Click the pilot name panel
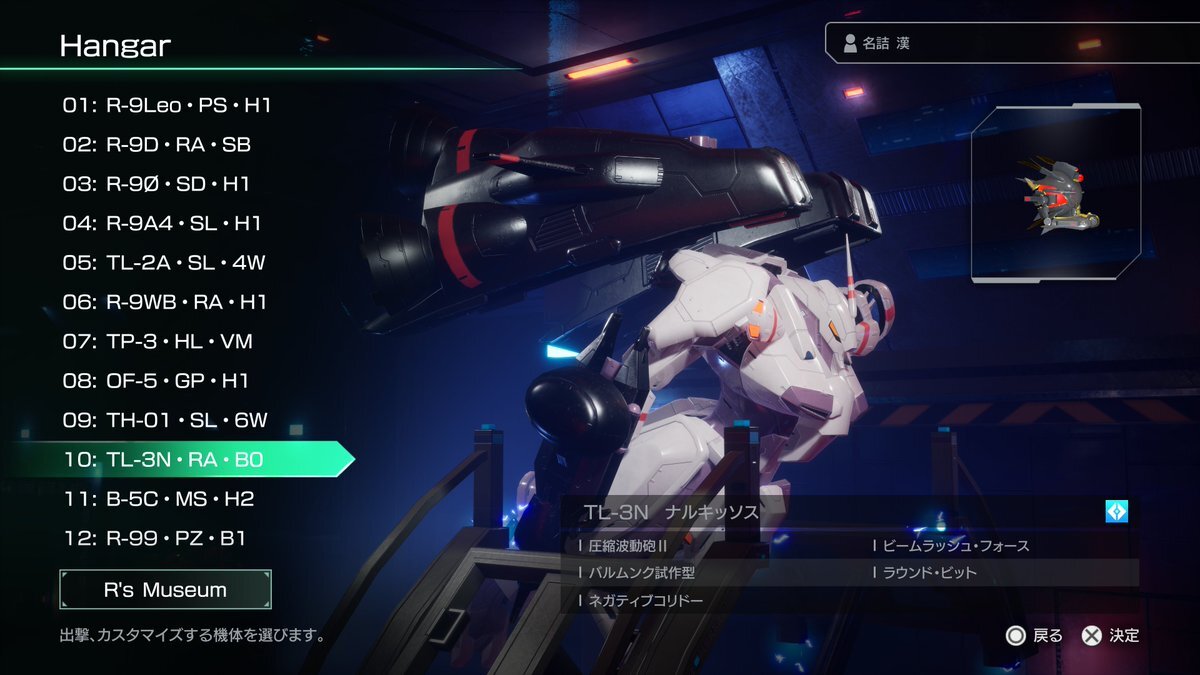This screenshot has width=1200, height=675. pyautogui.click(x=1010, y=44)
